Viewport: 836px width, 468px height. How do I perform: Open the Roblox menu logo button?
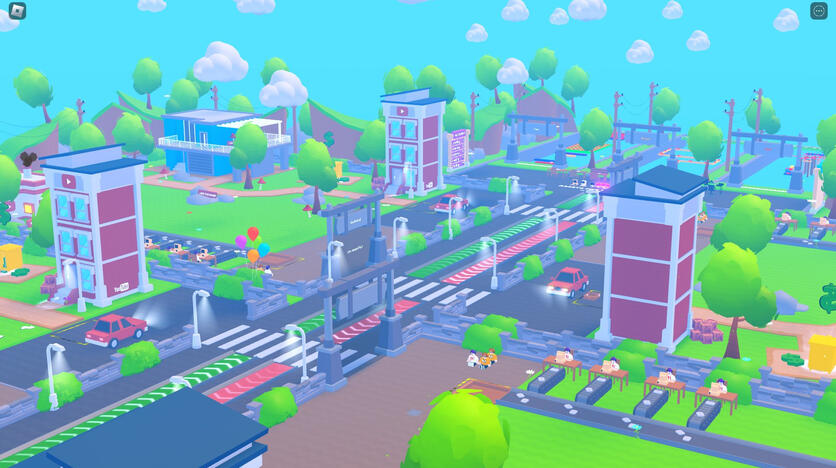click(x=17, y=11)
